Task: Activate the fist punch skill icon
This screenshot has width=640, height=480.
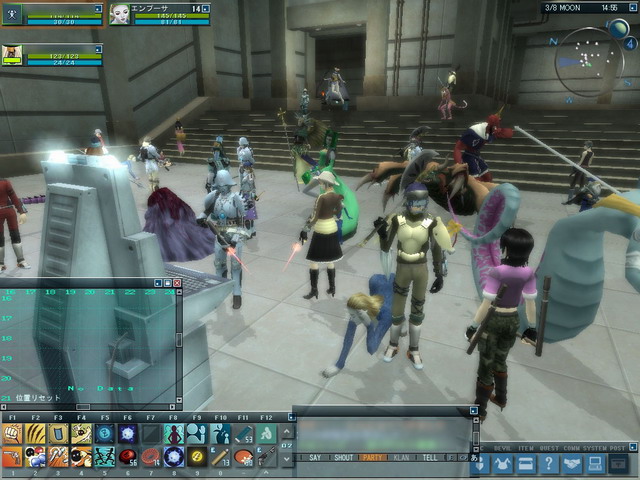Action: tap(13, 433)
